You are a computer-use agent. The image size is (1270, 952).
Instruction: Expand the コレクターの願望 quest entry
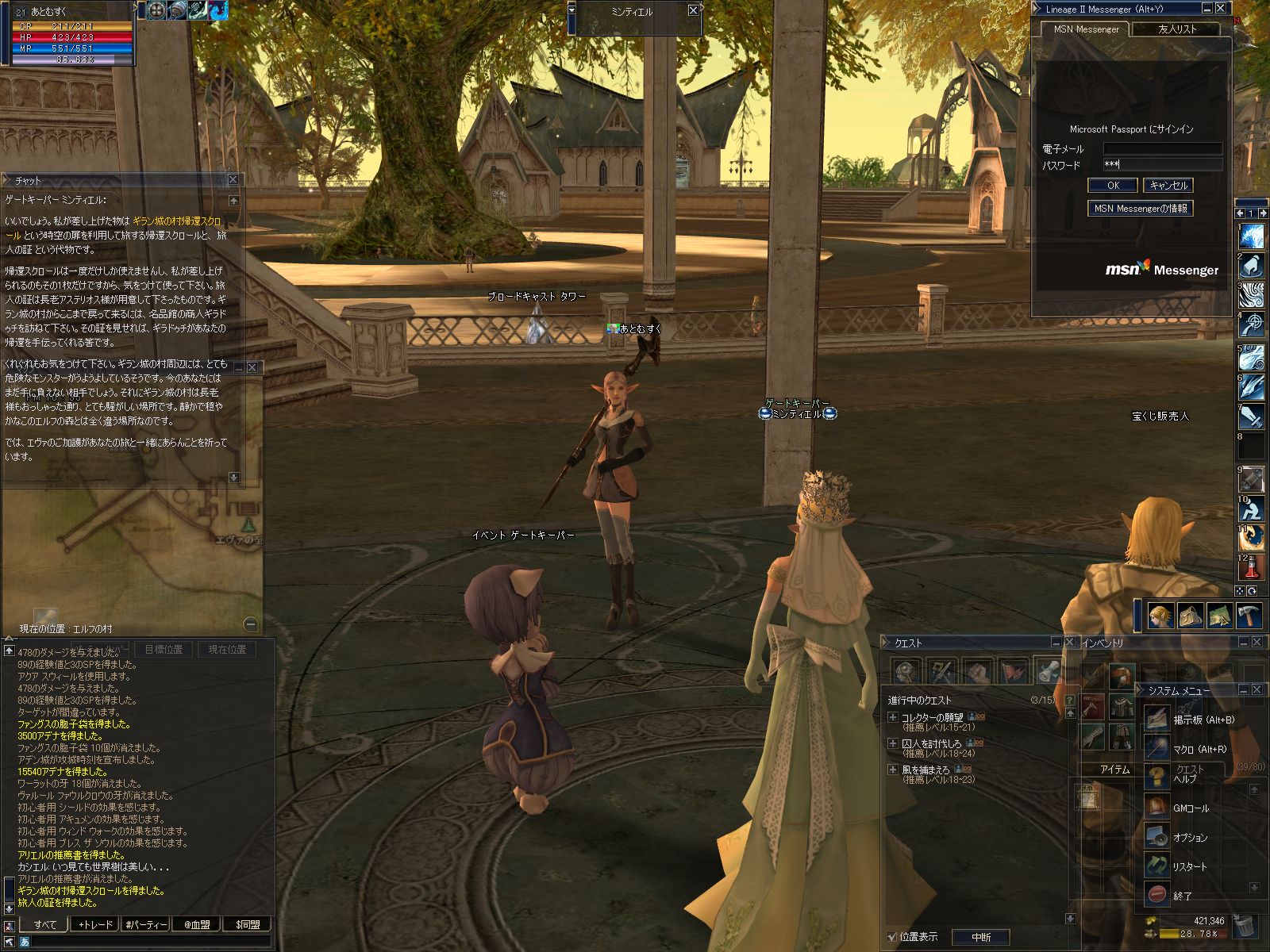(x=893, y=717)
